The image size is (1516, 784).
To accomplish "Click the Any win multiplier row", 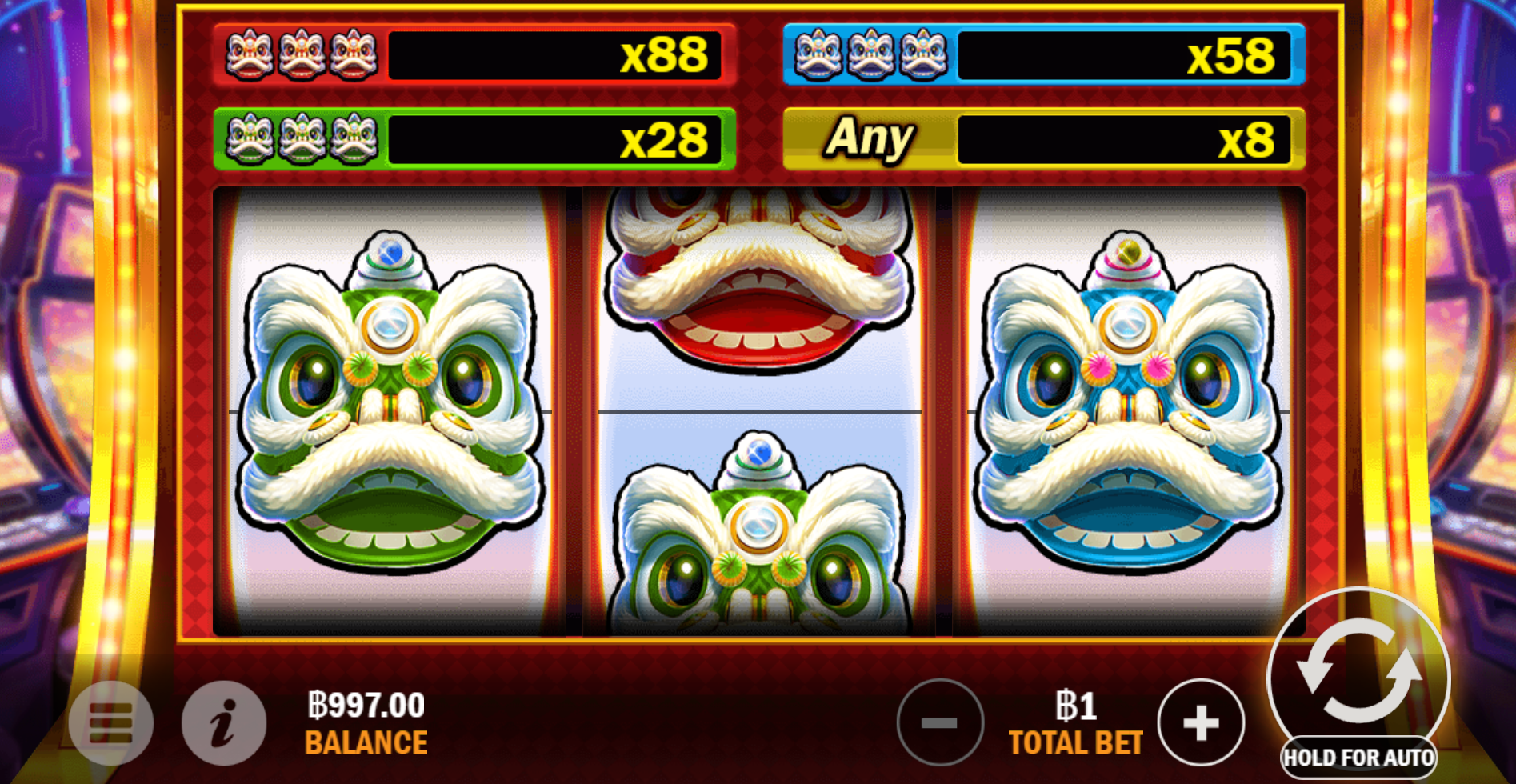I will pos(1040,138).
